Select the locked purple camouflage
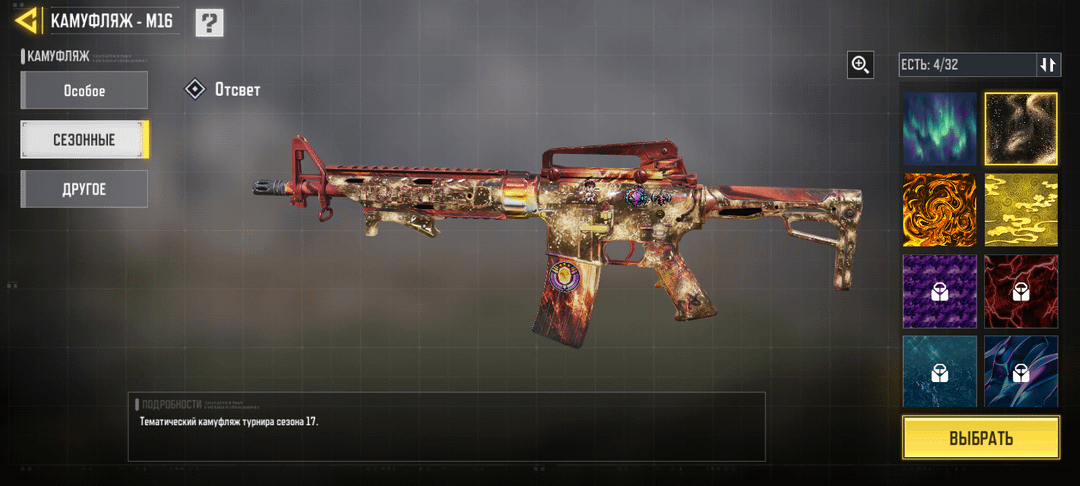The image size is (1080, 486). 940,290
